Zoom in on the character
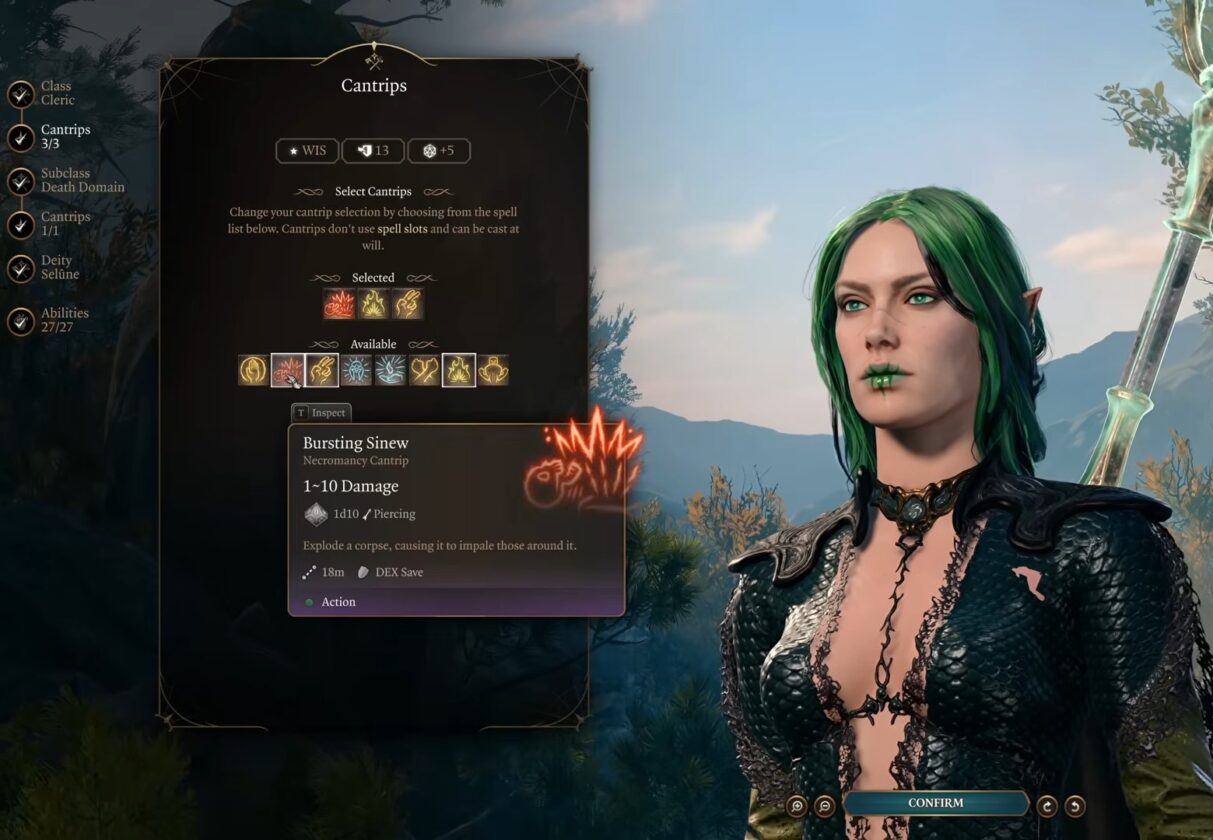1213x840 pixels. (x=797, y=805)
